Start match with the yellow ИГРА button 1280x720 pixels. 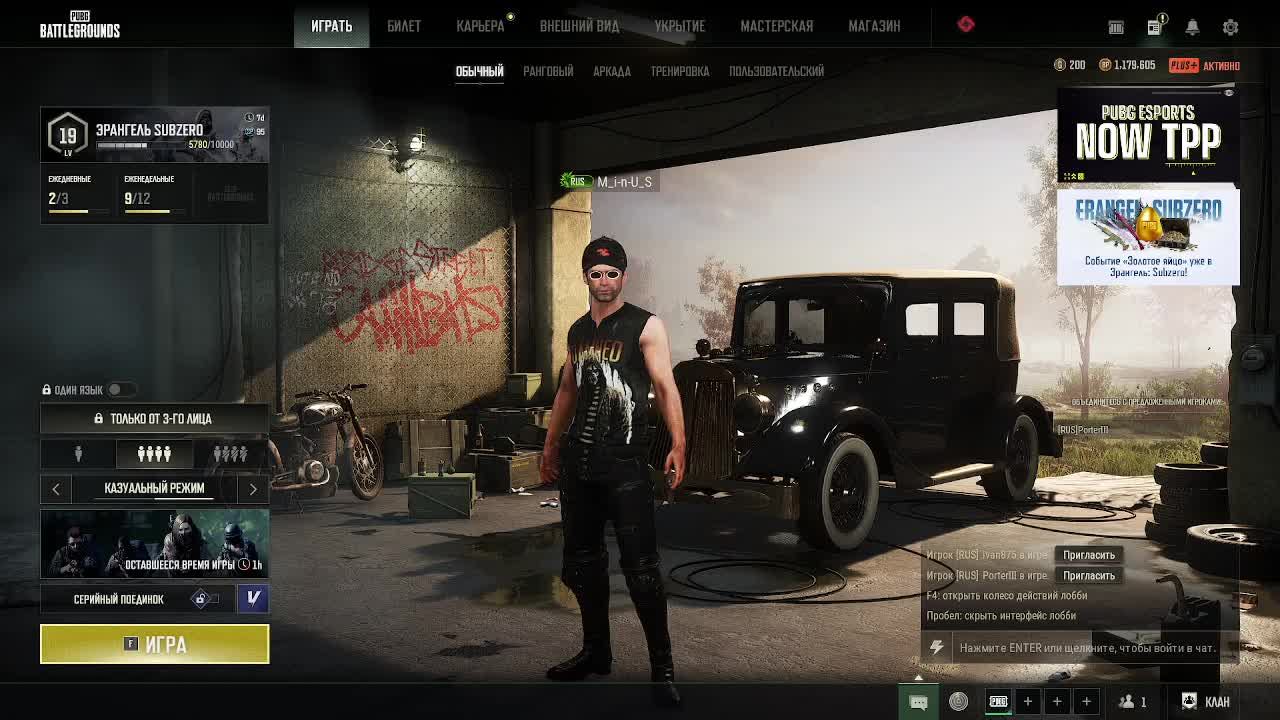pos(154,644)
